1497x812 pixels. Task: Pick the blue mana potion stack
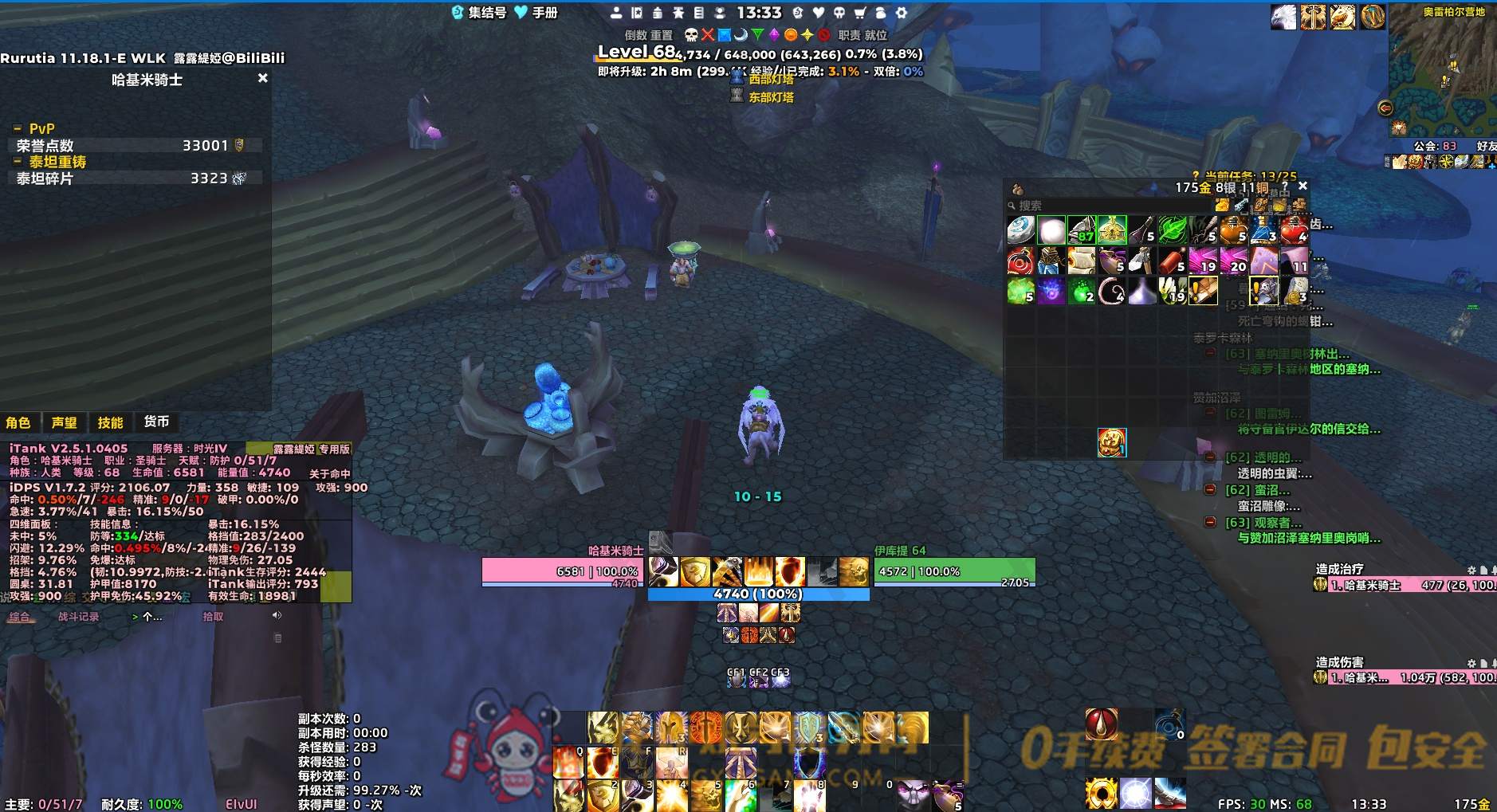click(1263, 230)
